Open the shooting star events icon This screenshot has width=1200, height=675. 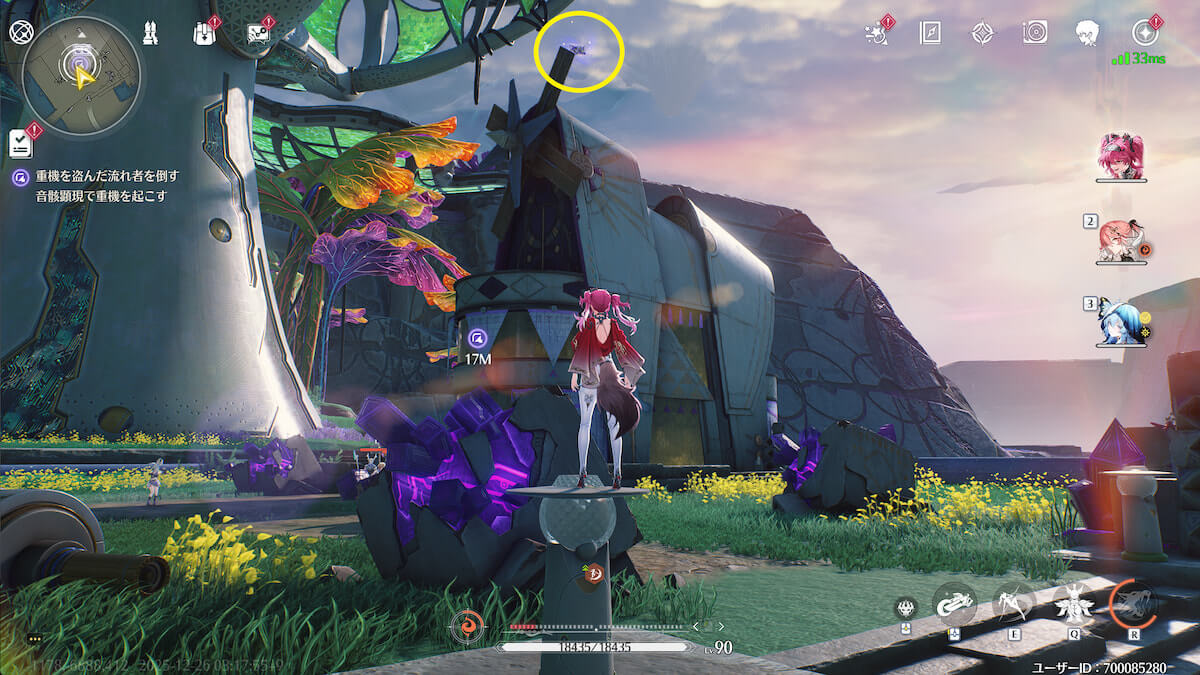pos(878,33)
